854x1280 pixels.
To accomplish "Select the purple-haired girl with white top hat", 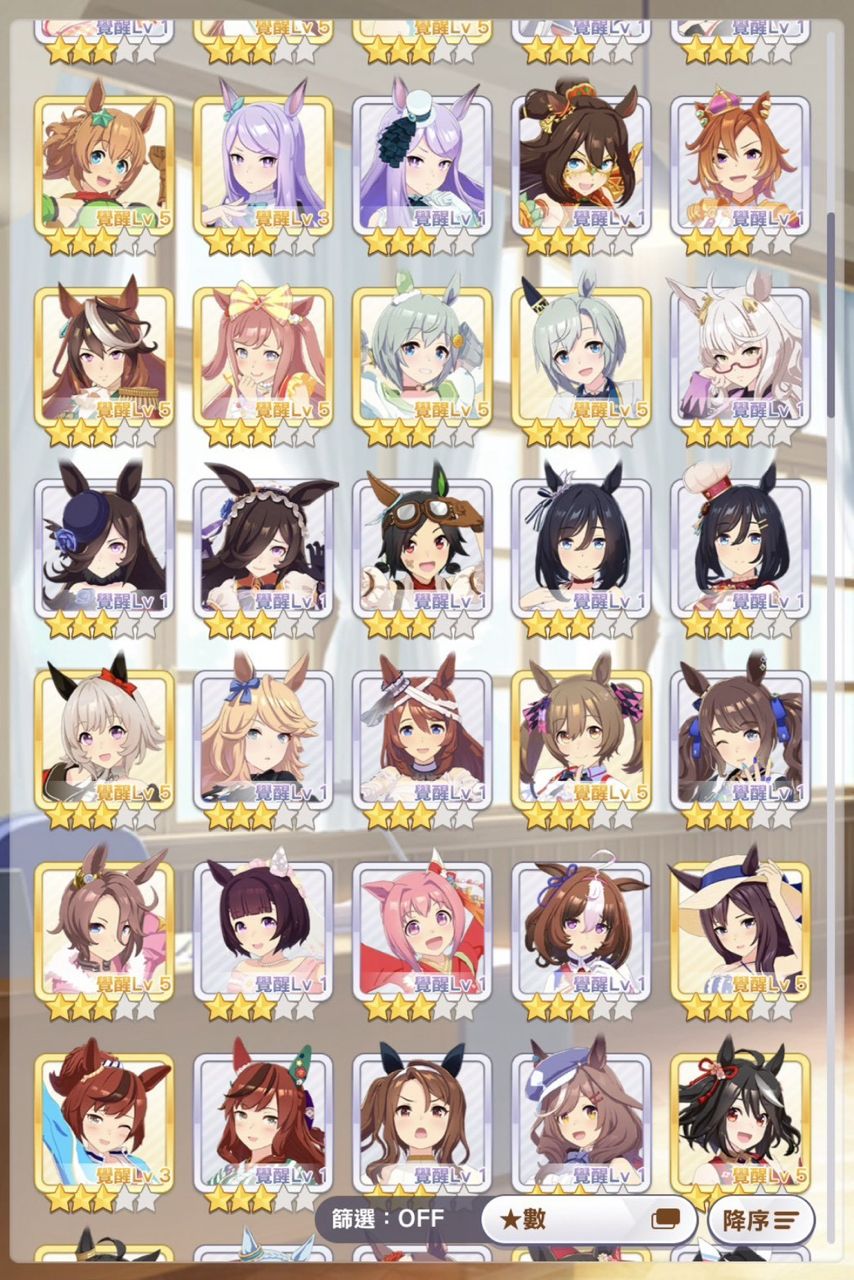I will click(422, 165).
